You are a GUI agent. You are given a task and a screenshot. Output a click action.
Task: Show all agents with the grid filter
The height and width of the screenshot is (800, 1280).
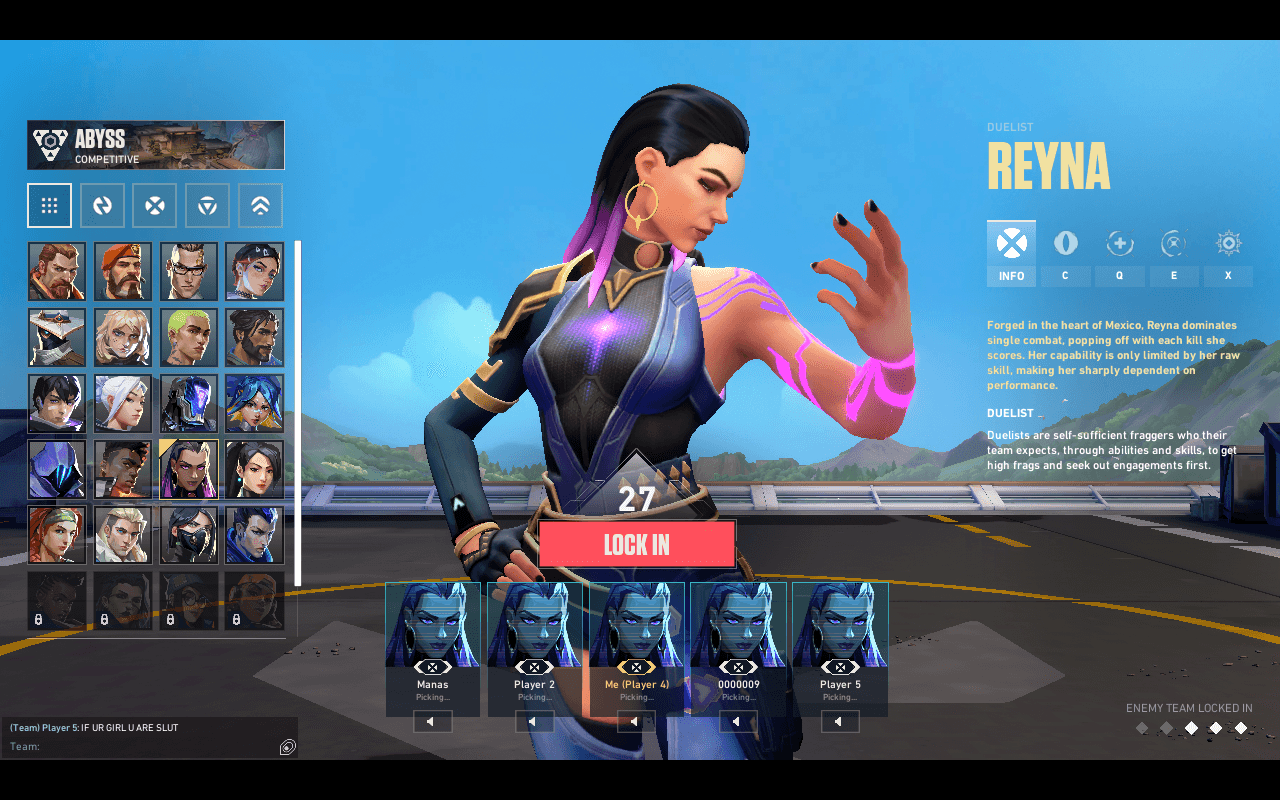[x=49, y=206]
